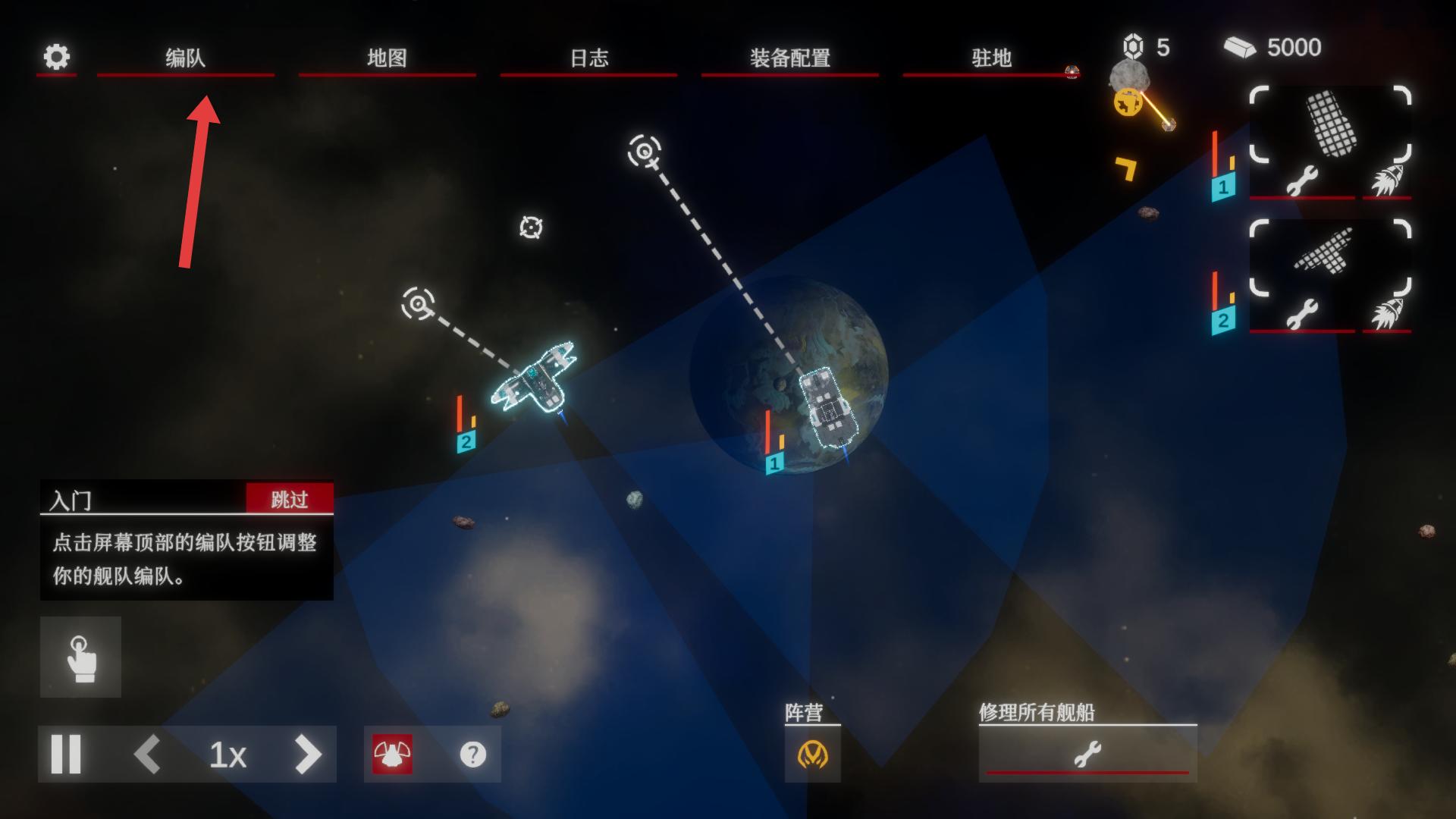Select the fleet 2 ship card
Viewport: 1456px width, 819px height.
1330,256
